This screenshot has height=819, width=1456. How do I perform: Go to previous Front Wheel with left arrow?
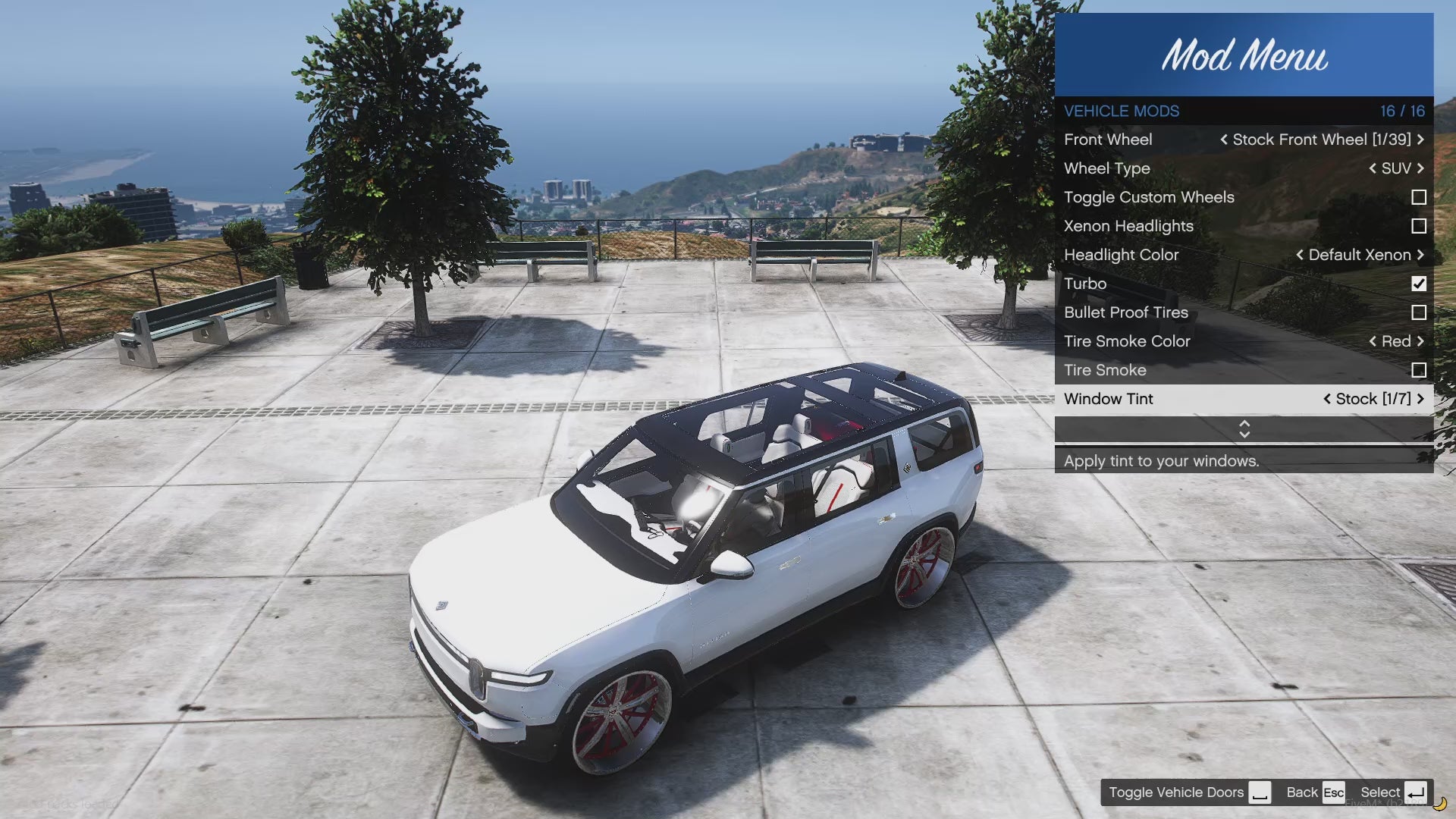point(1224,140)
